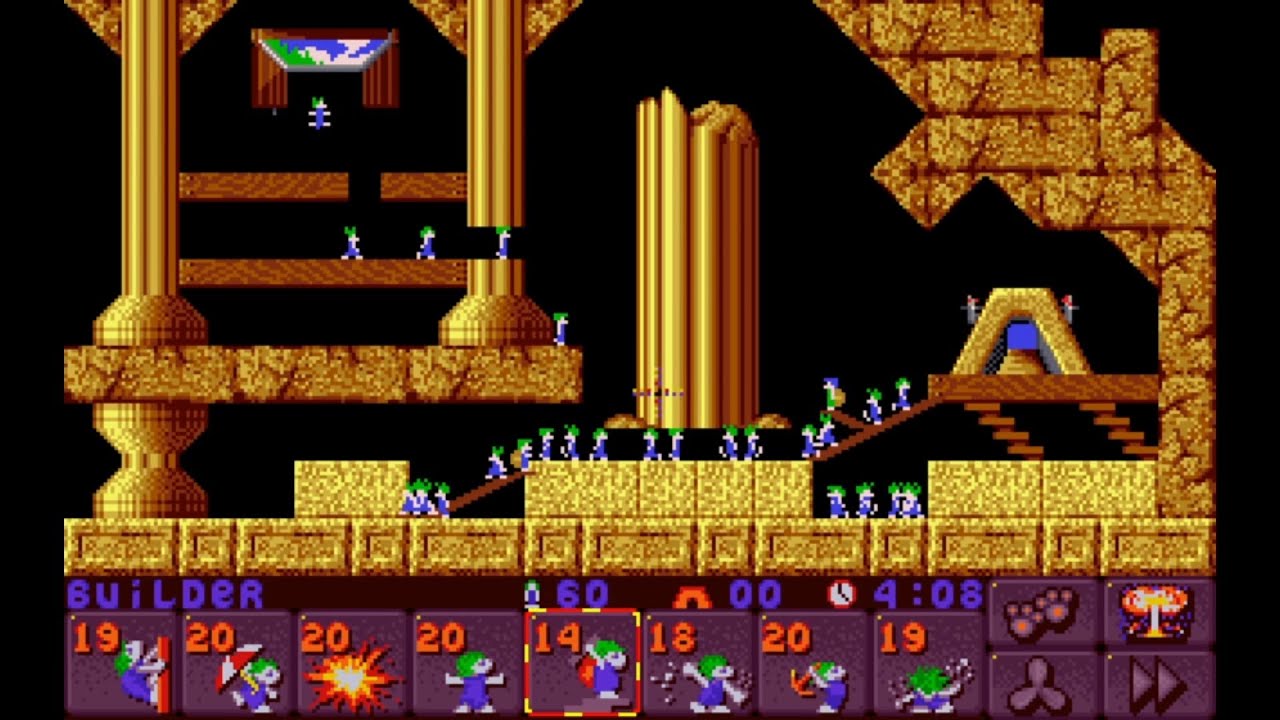Activate the Builder skill
This screenshot has height=720, width=1280.
(582, 663)
